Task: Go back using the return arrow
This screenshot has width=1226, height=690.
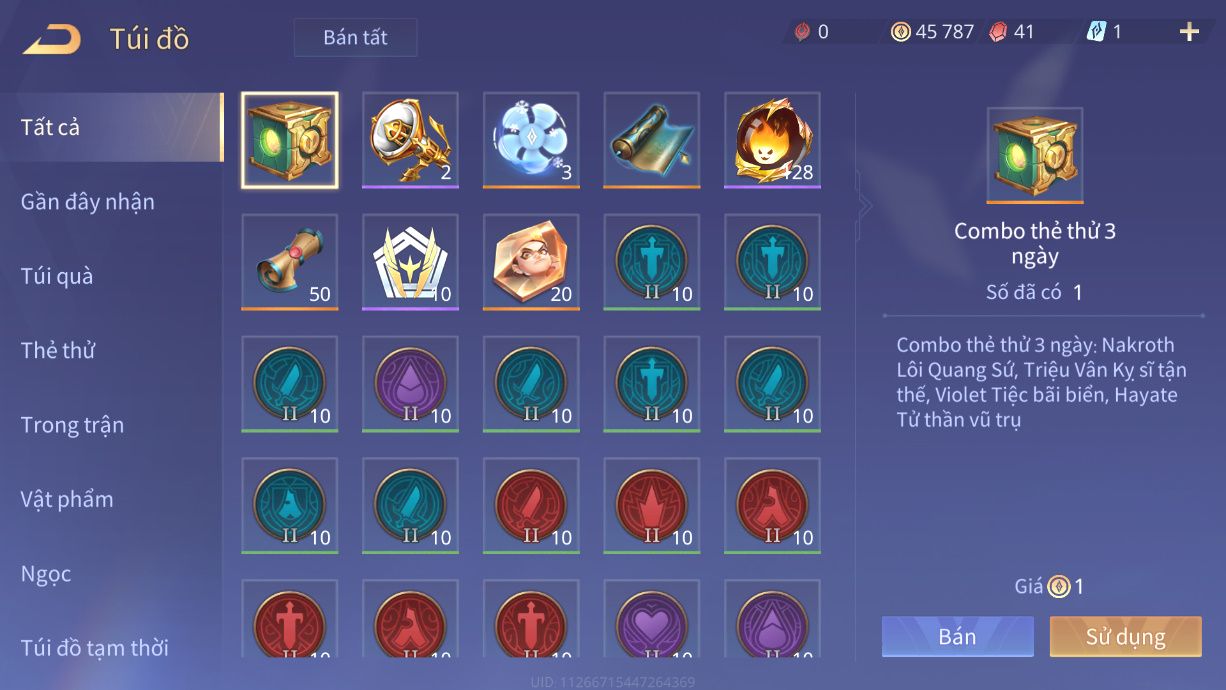Action: pos(52,40)
